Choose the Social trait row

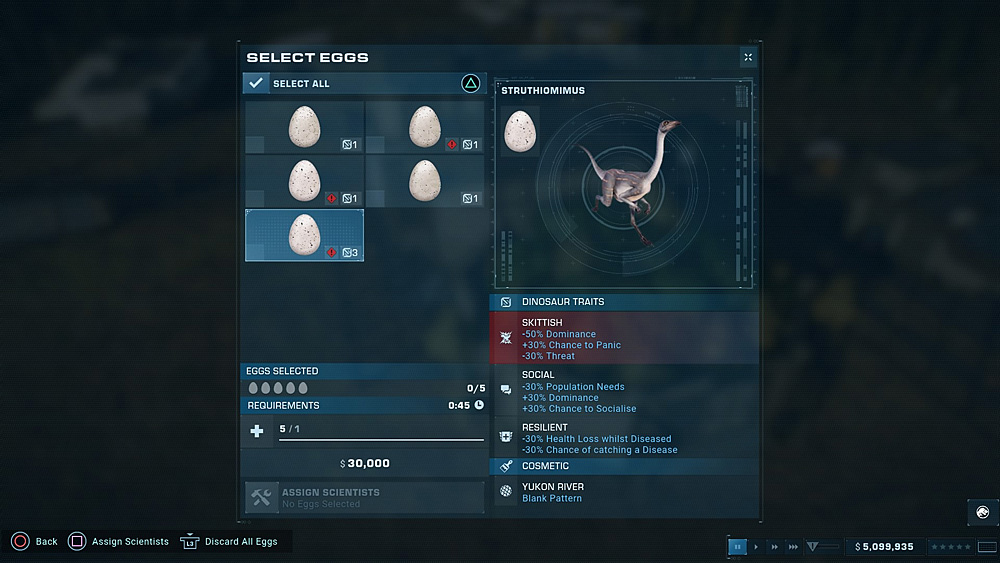(x=624, y=391)
